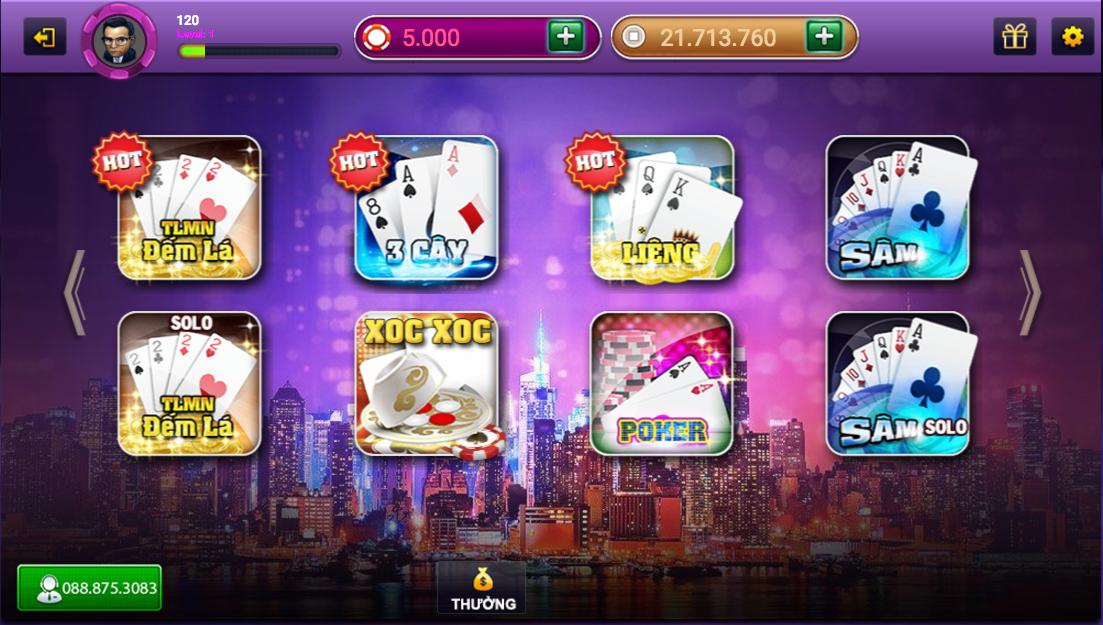Add more red chips with plus button

[565, 37]
